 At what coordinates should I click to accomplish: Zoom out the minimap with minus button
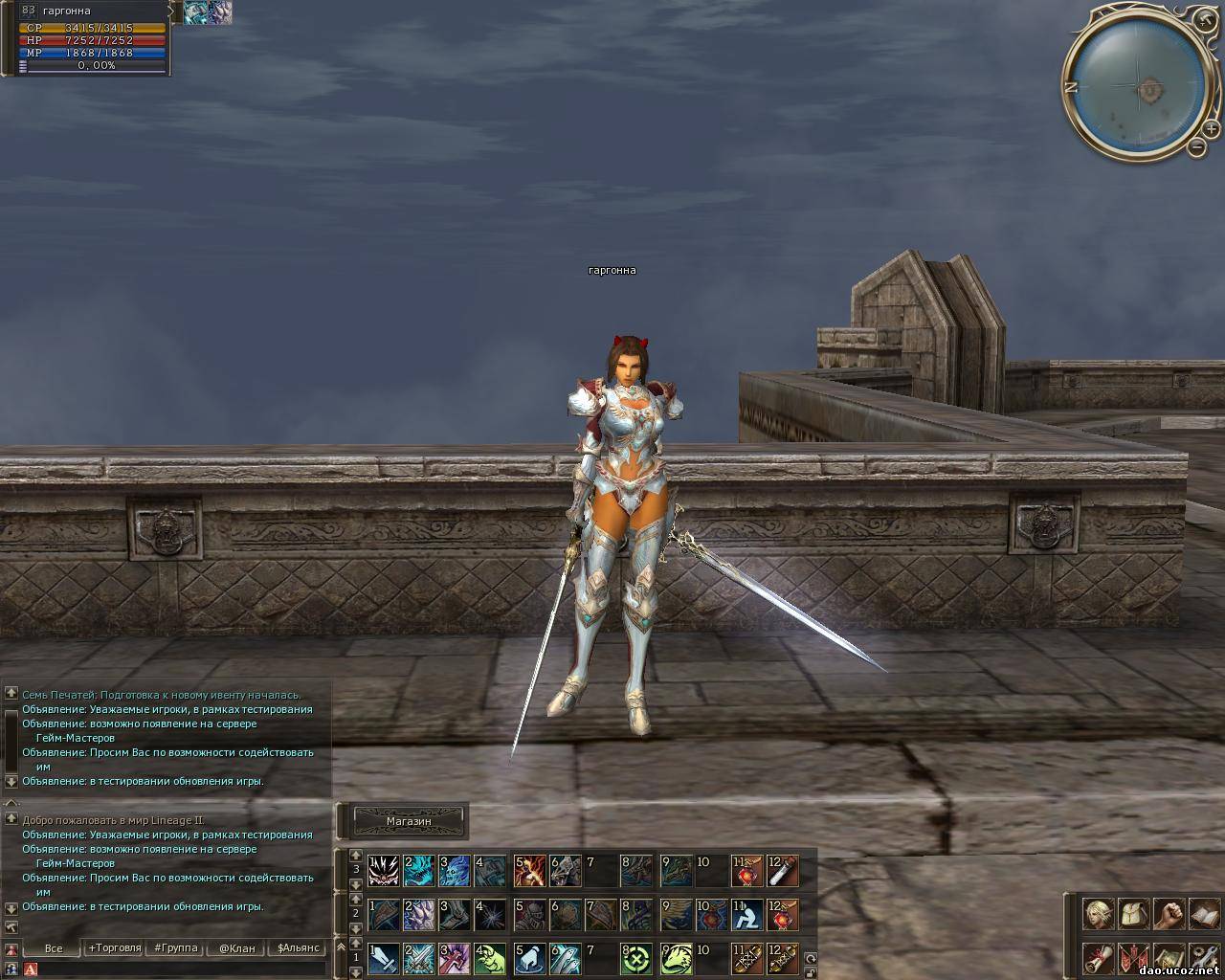click(x=1196, y=147)
